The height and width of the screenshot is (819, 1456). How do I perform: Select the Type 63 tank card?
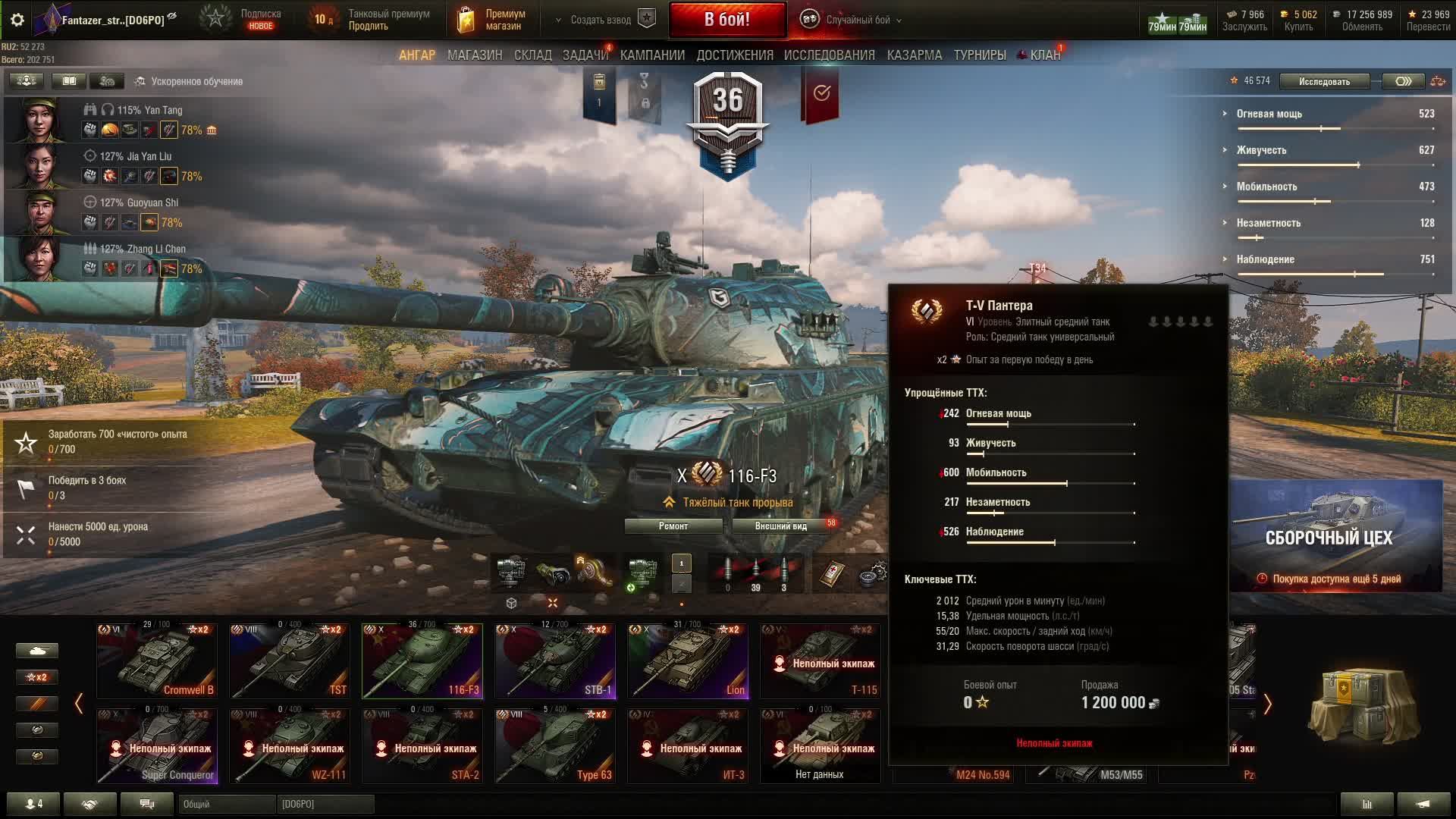coord(555,745)
